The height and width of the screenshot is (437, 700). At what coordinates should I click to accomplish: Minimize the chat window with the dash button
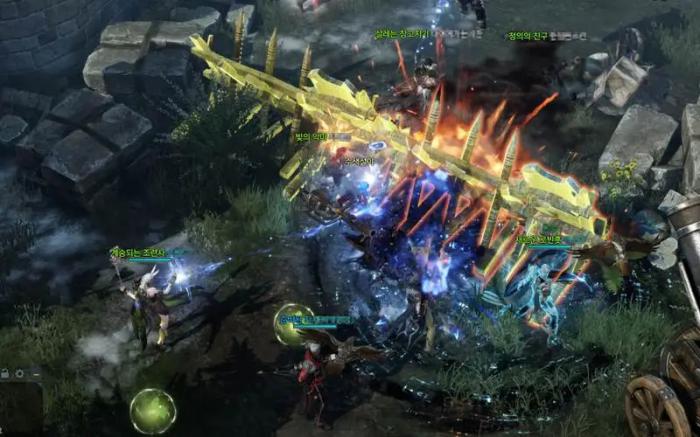click(35, 372)
